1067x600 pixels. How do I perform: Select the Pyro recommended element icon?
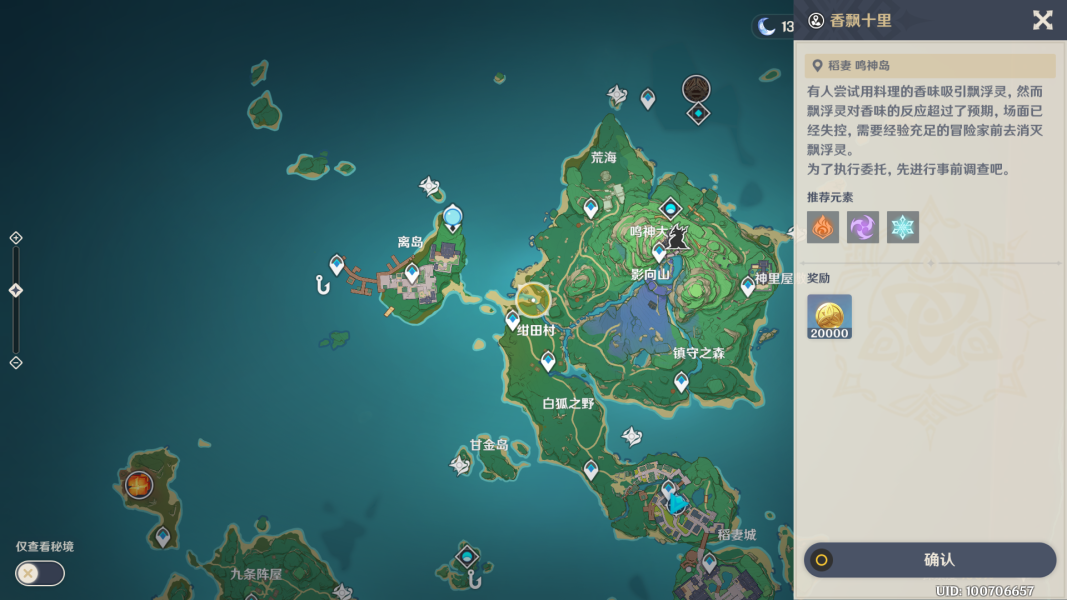pos(823,227)
